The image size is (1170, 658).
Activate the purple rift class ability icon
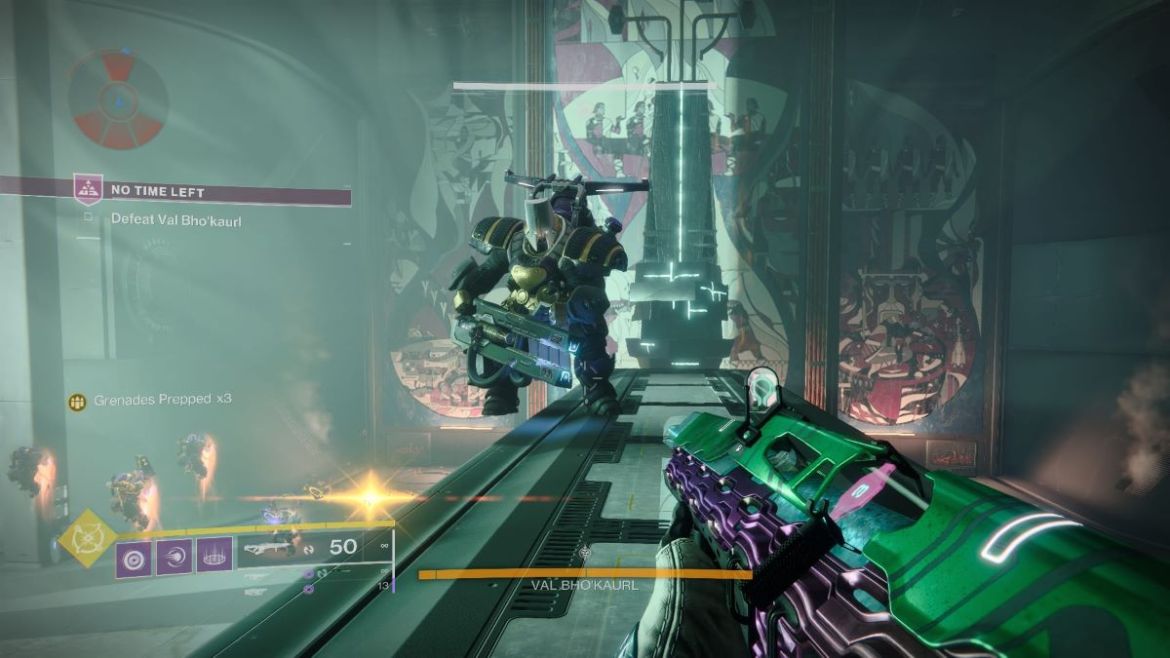[214, 557]
